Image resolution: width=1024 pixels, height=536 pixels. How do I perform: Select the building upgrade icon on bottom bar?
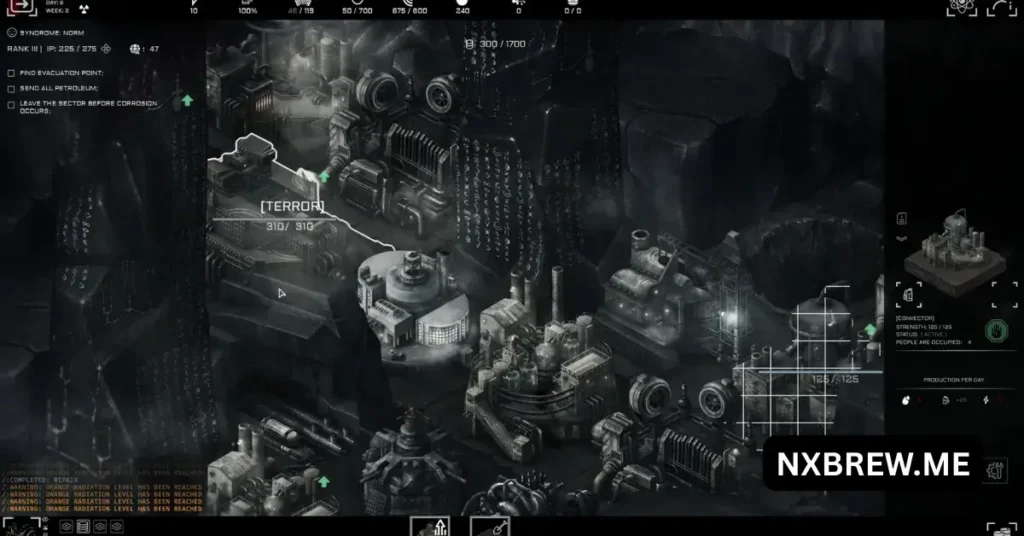click(x=430, y=526)
